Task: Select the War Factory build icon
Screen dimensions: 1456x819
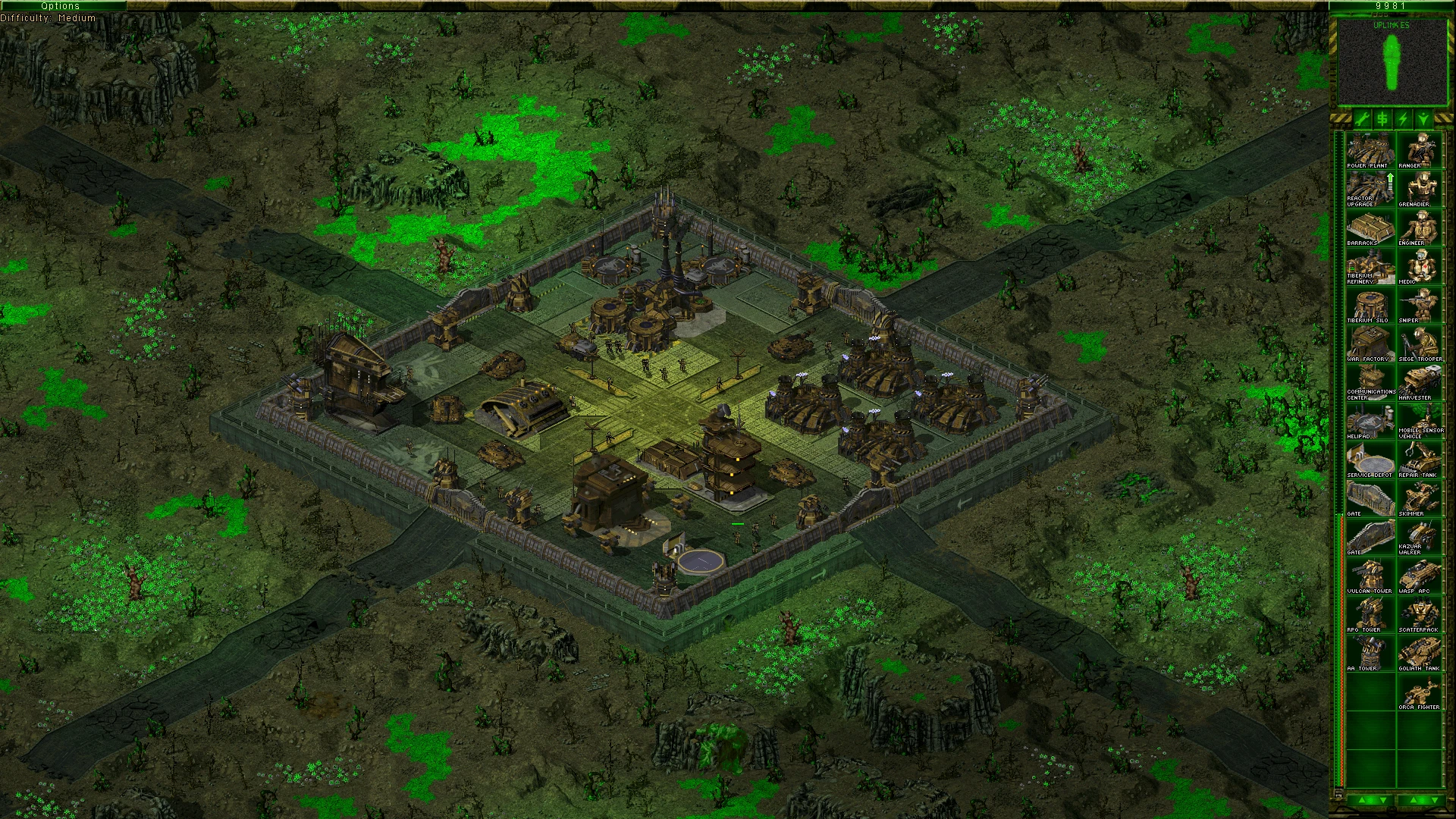Action: 1370,344
